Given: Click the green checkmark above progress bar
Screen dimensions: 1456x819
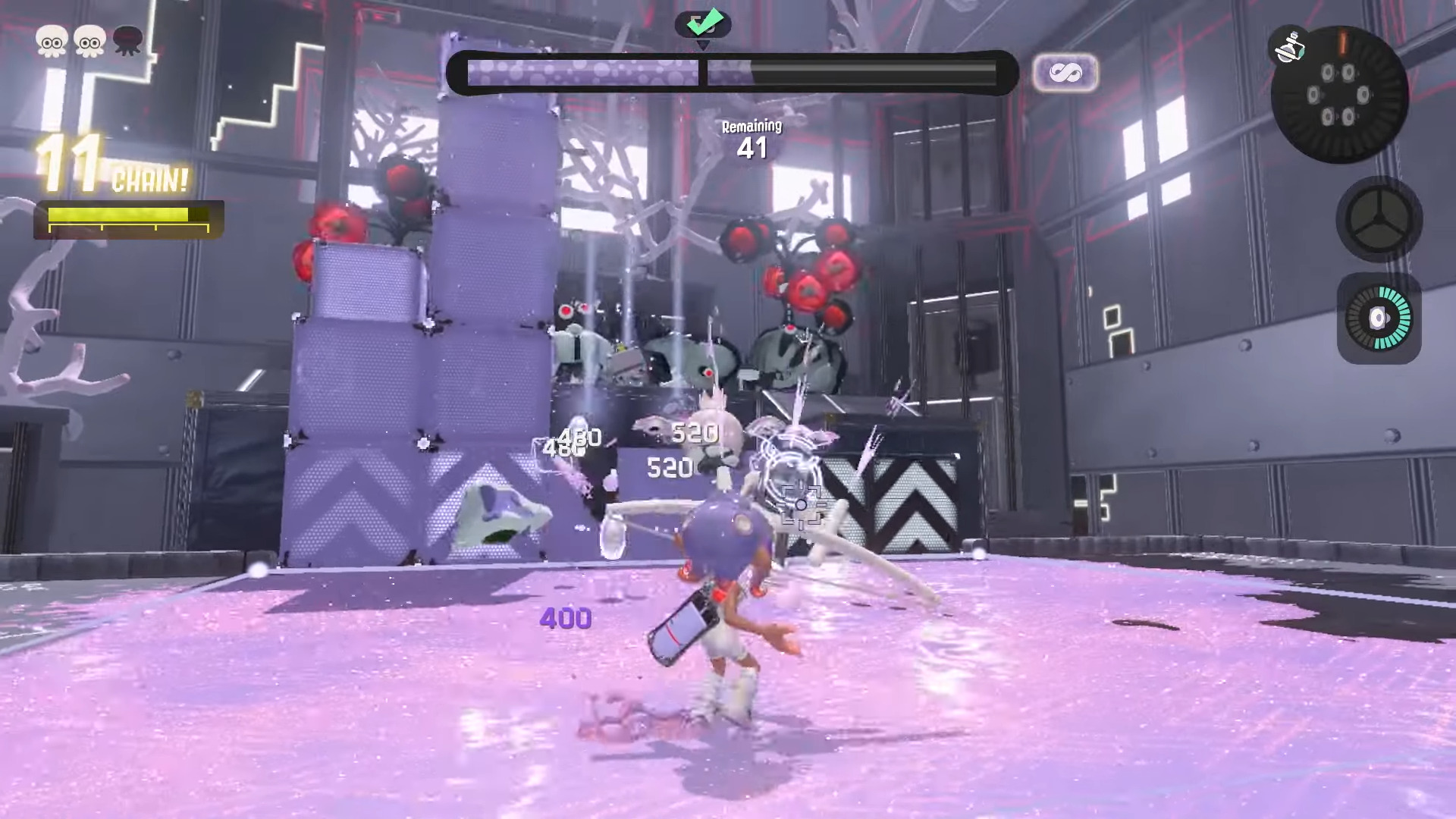Looking at the screenshot, I should (704, 24).
